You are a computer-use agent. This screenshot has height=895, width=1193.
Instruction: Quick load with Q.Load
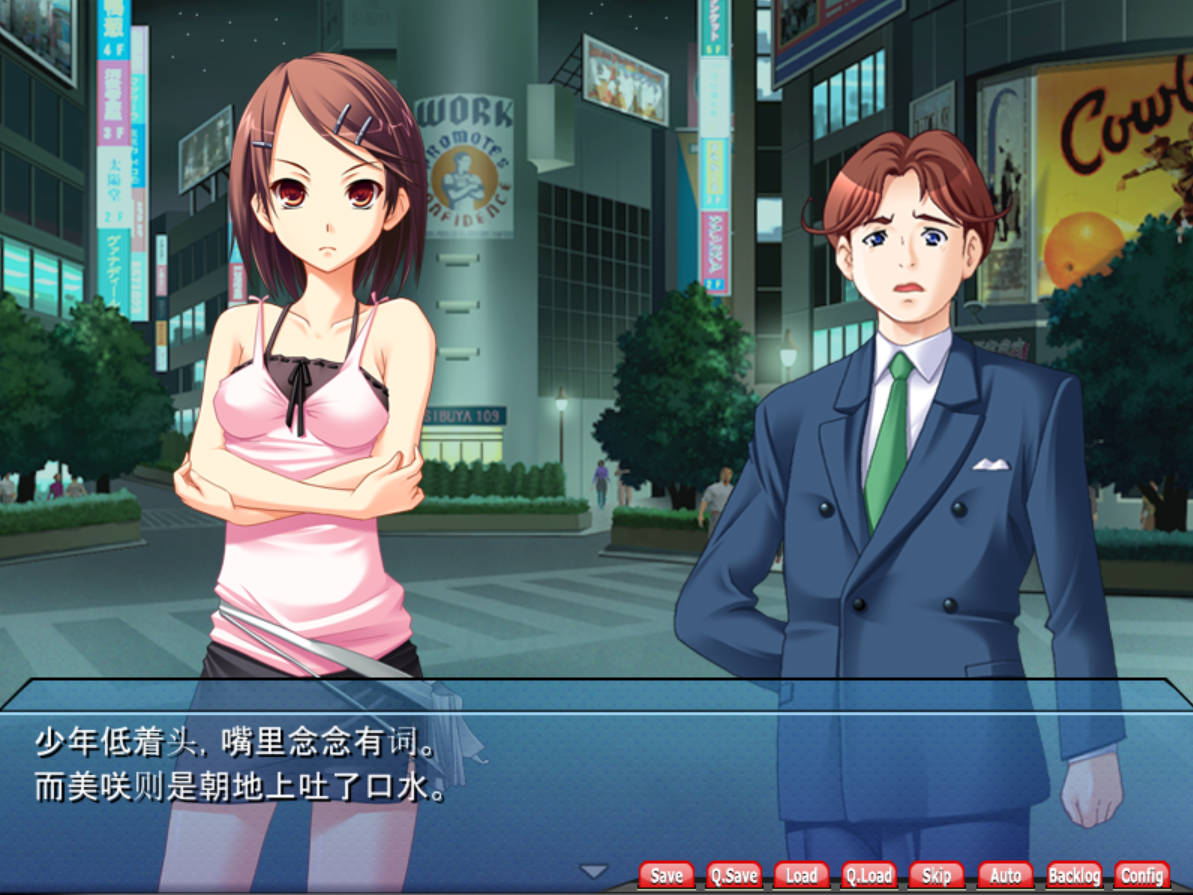pos(869,876)
